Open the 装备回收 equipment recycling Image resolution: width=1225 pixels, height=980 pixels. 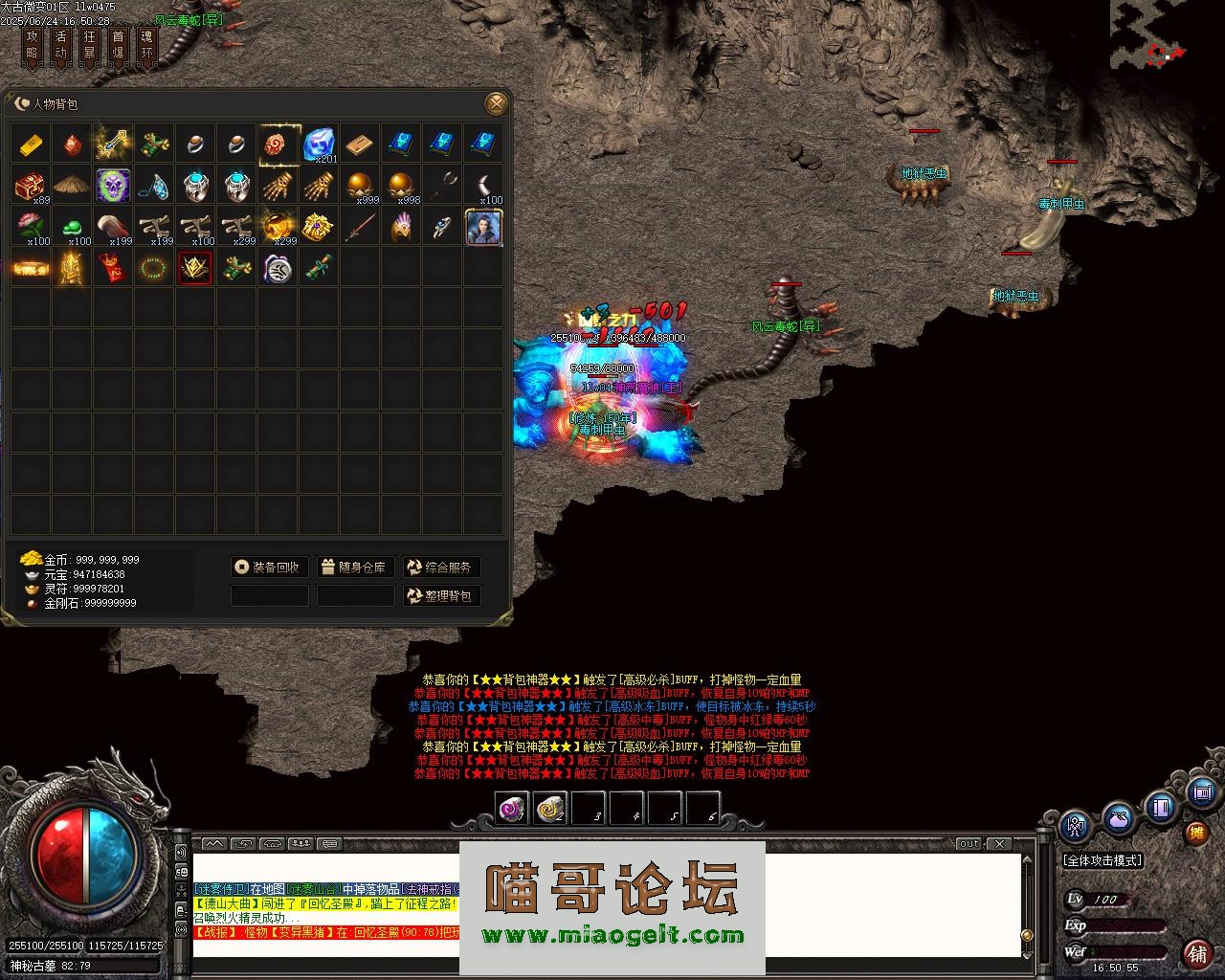270,568
